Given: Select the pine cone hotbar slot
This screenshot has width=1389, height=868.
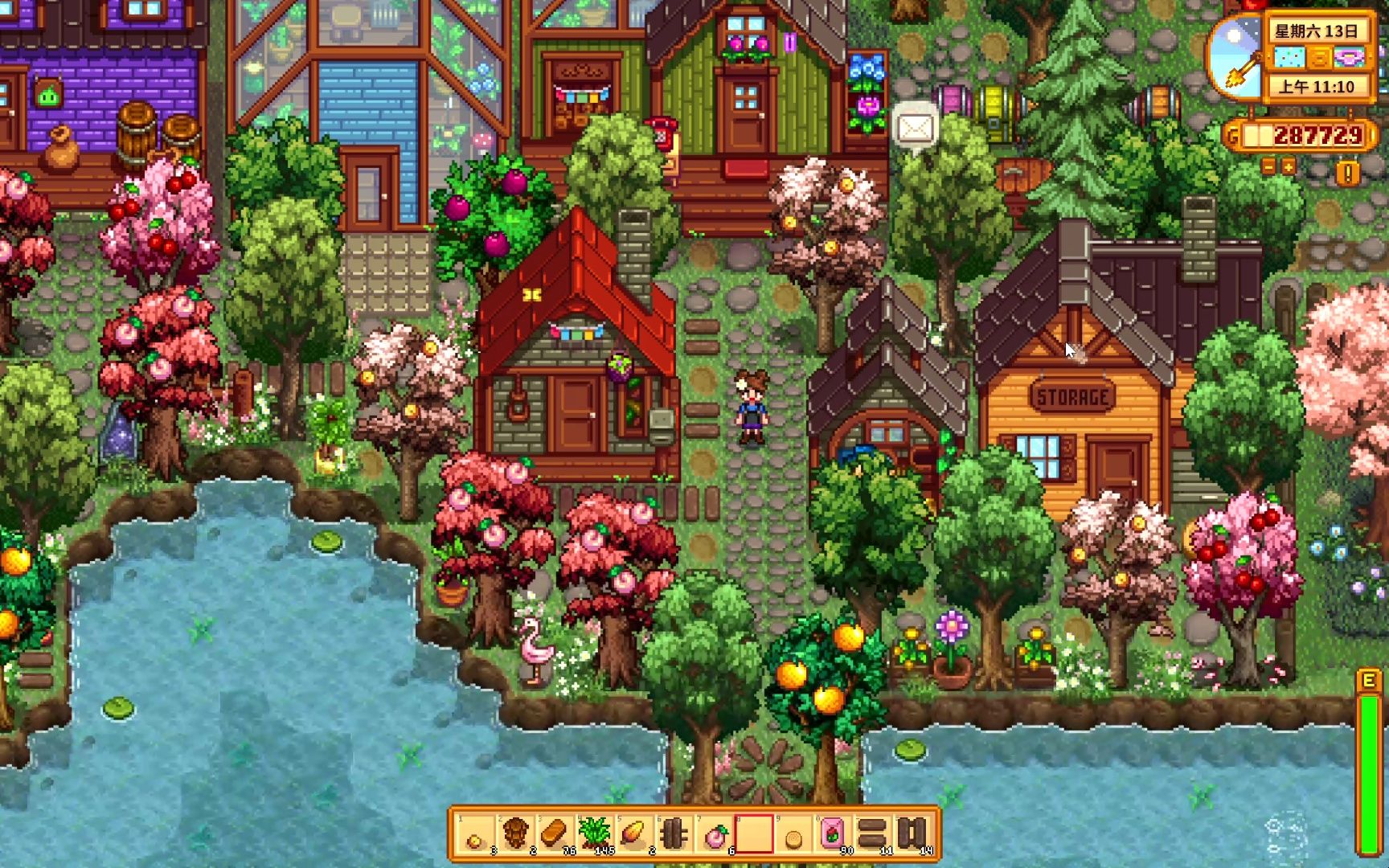Looking at the screenshot, I should 515,834.
